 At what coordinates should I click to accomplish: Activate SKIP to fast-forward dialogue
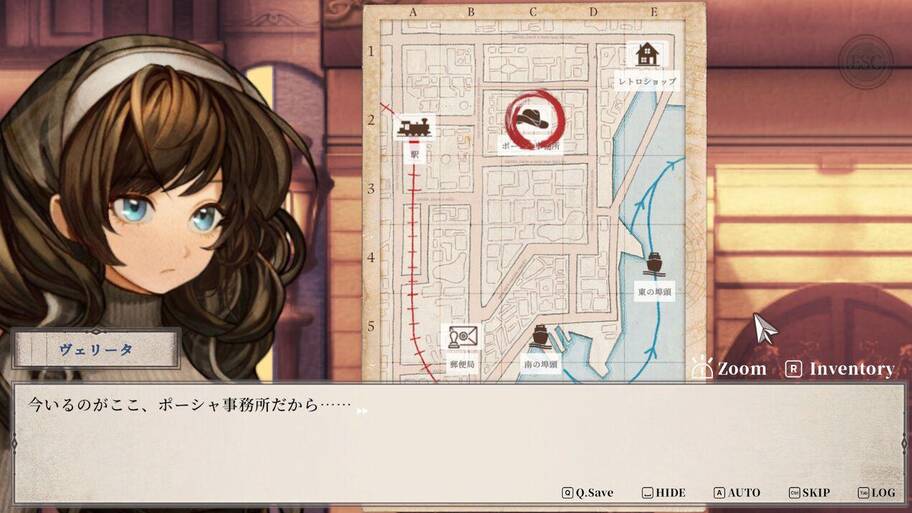pos(809,493)
